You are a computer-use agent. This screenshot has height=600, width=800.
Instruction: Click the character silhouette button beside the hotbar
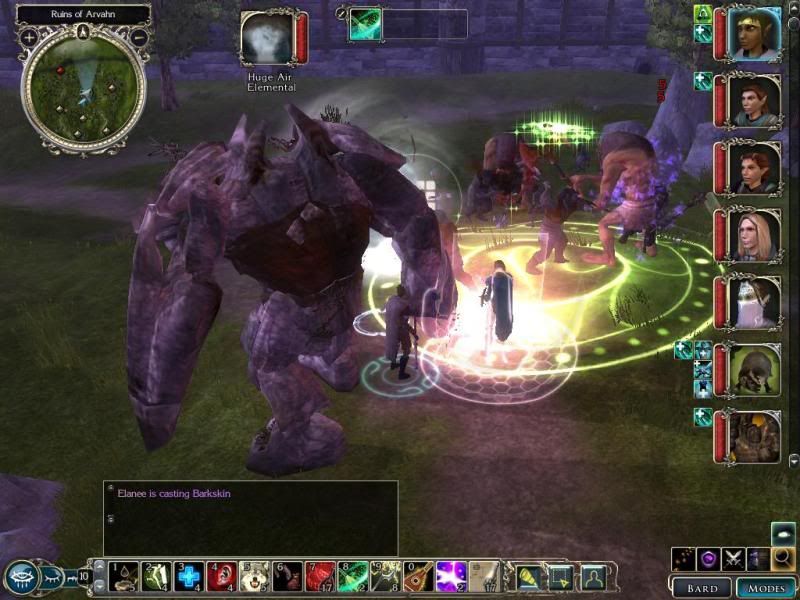(x=594, y=576)
